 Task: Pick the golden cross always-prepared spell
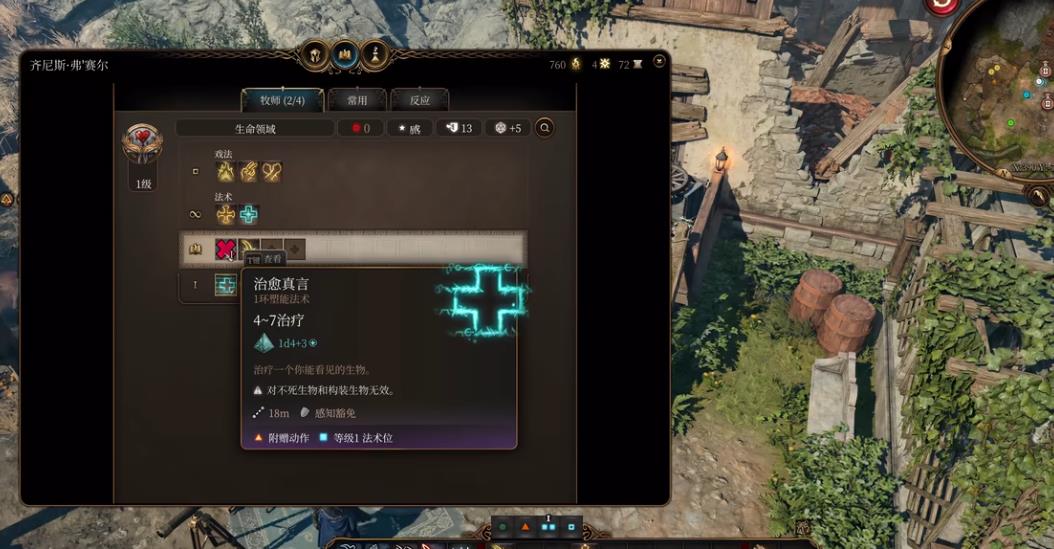(x=227, y=214)
